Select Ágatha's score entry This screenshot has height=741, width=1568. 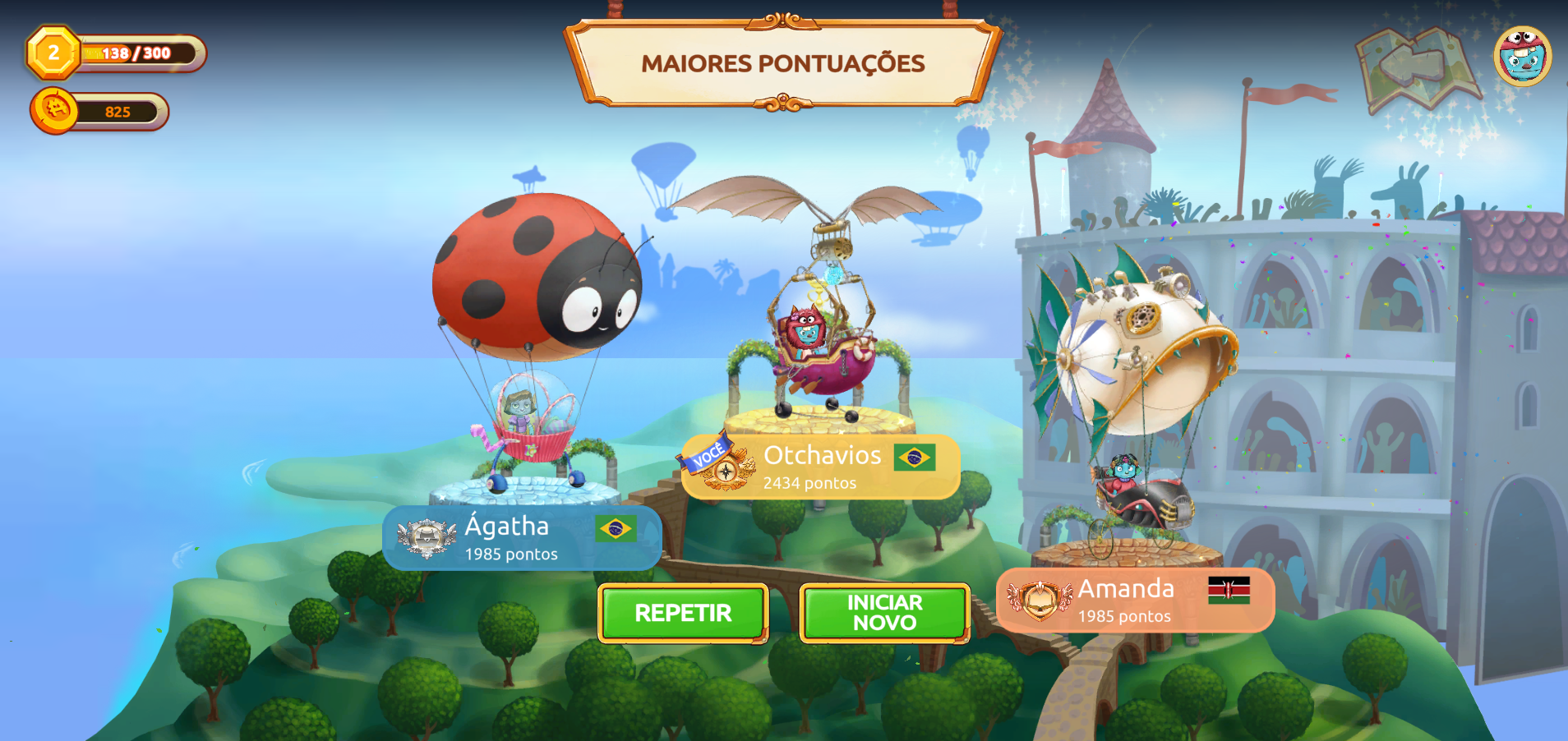click(522, 538)
